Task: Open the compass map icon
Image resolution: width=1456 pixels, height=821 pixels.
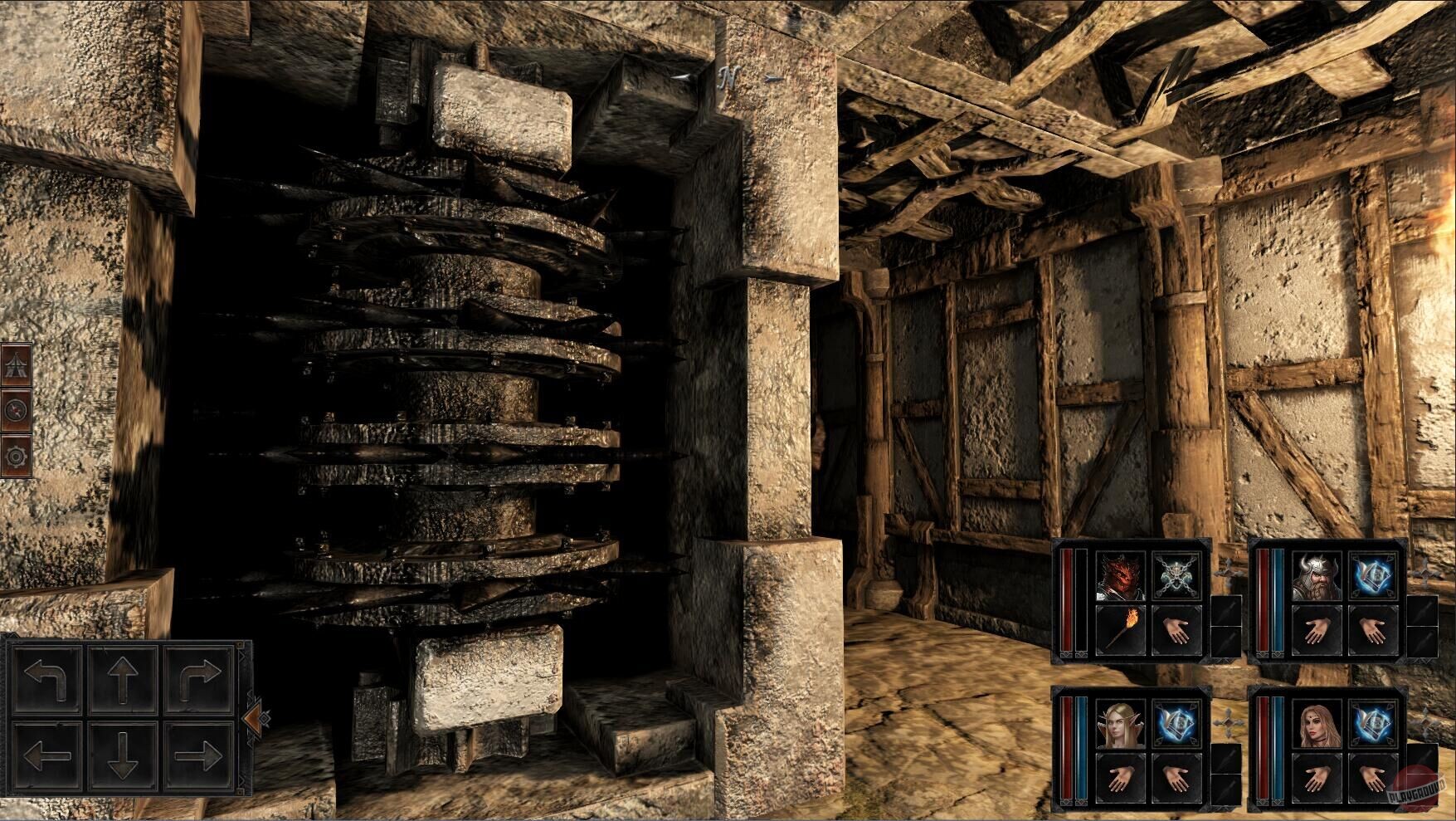Action: pyautogui.click(x=17, y=410)
